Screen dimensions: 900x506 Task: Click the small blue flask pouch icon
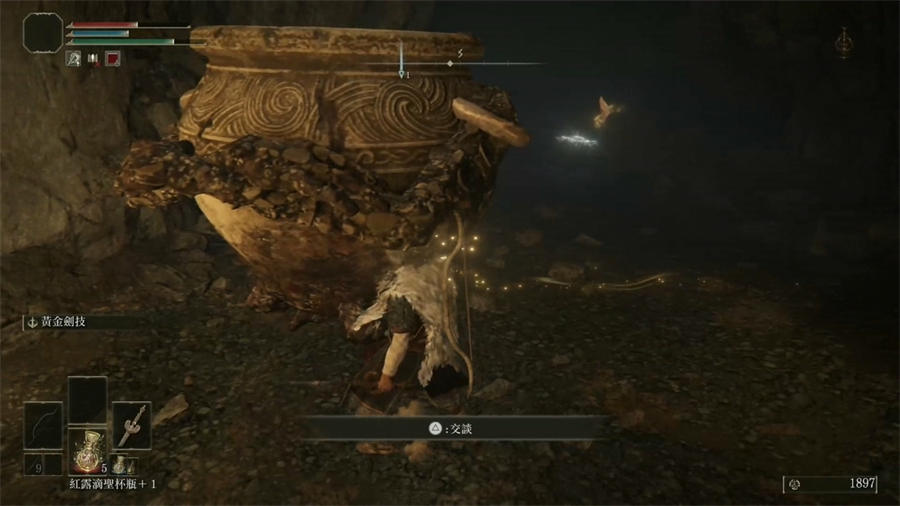click(118, 464)
